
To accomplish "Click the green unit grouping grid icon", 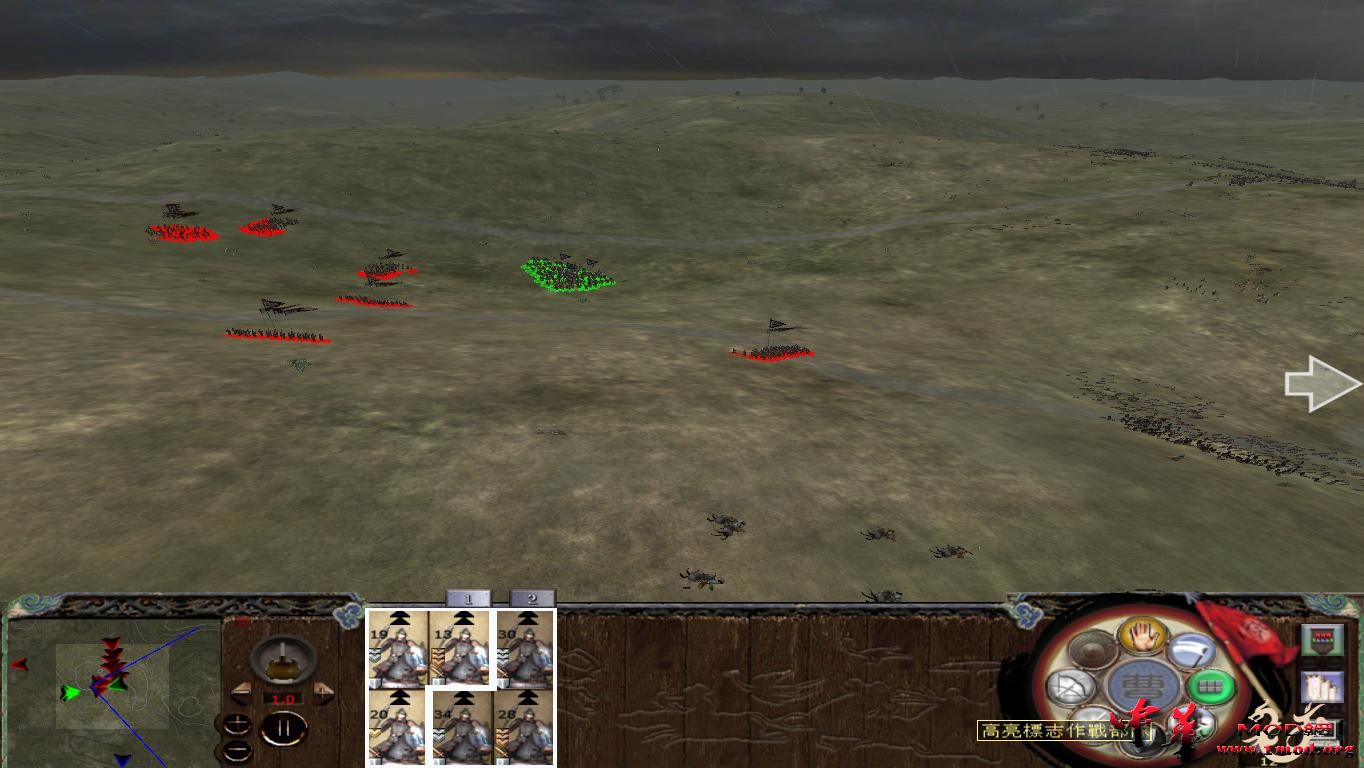I will click(1210, 685).
